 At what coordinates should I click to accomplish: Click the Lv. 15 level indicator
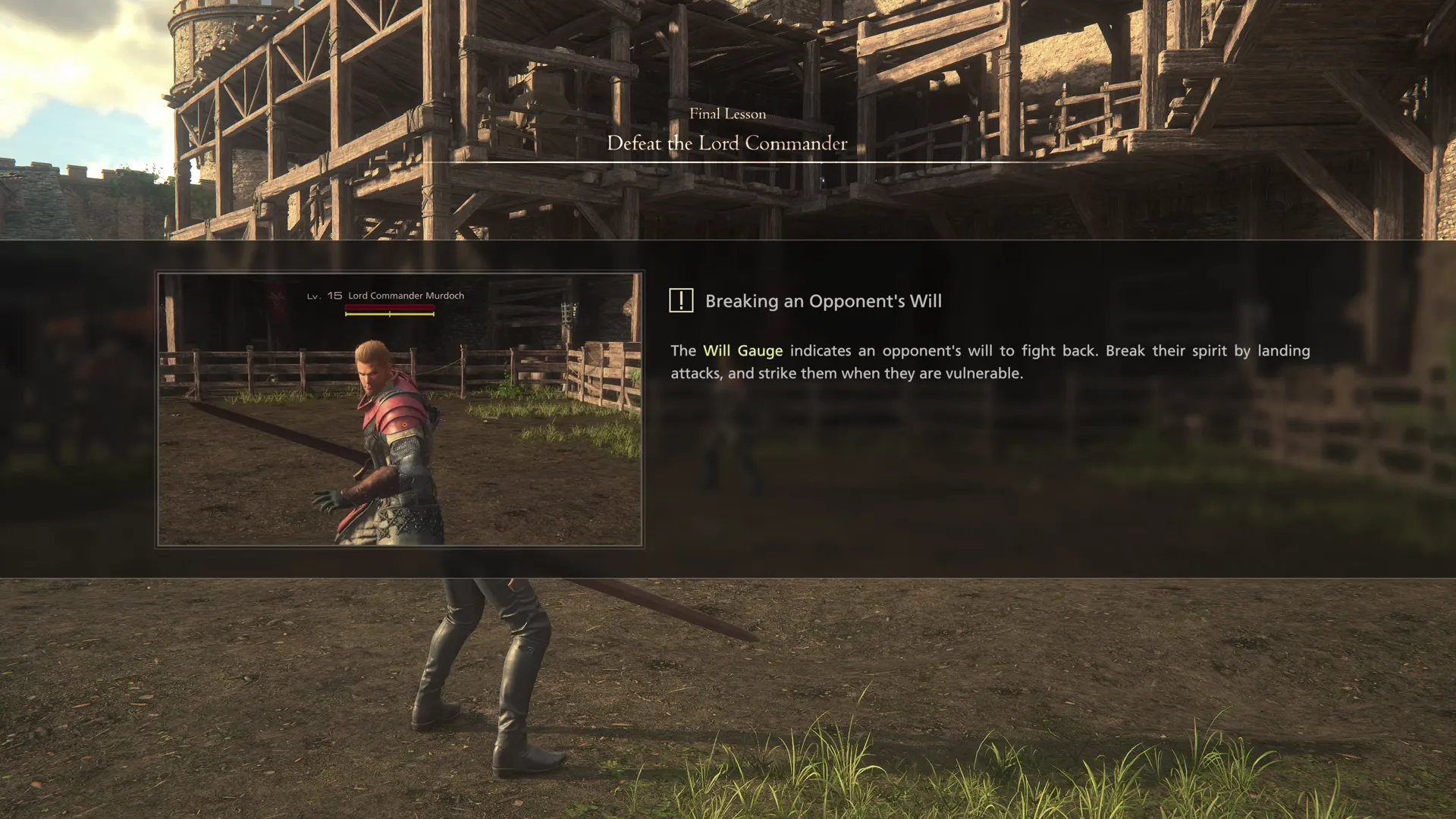pyautogui.click(x=322, y=296)
